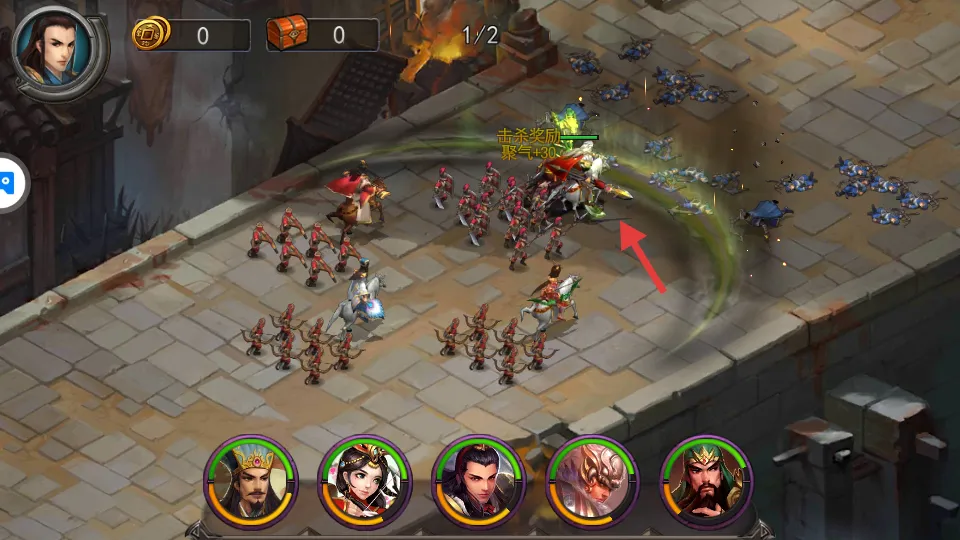Select the young black-haired swordsman hero portrait

click(x=479, y=482)
